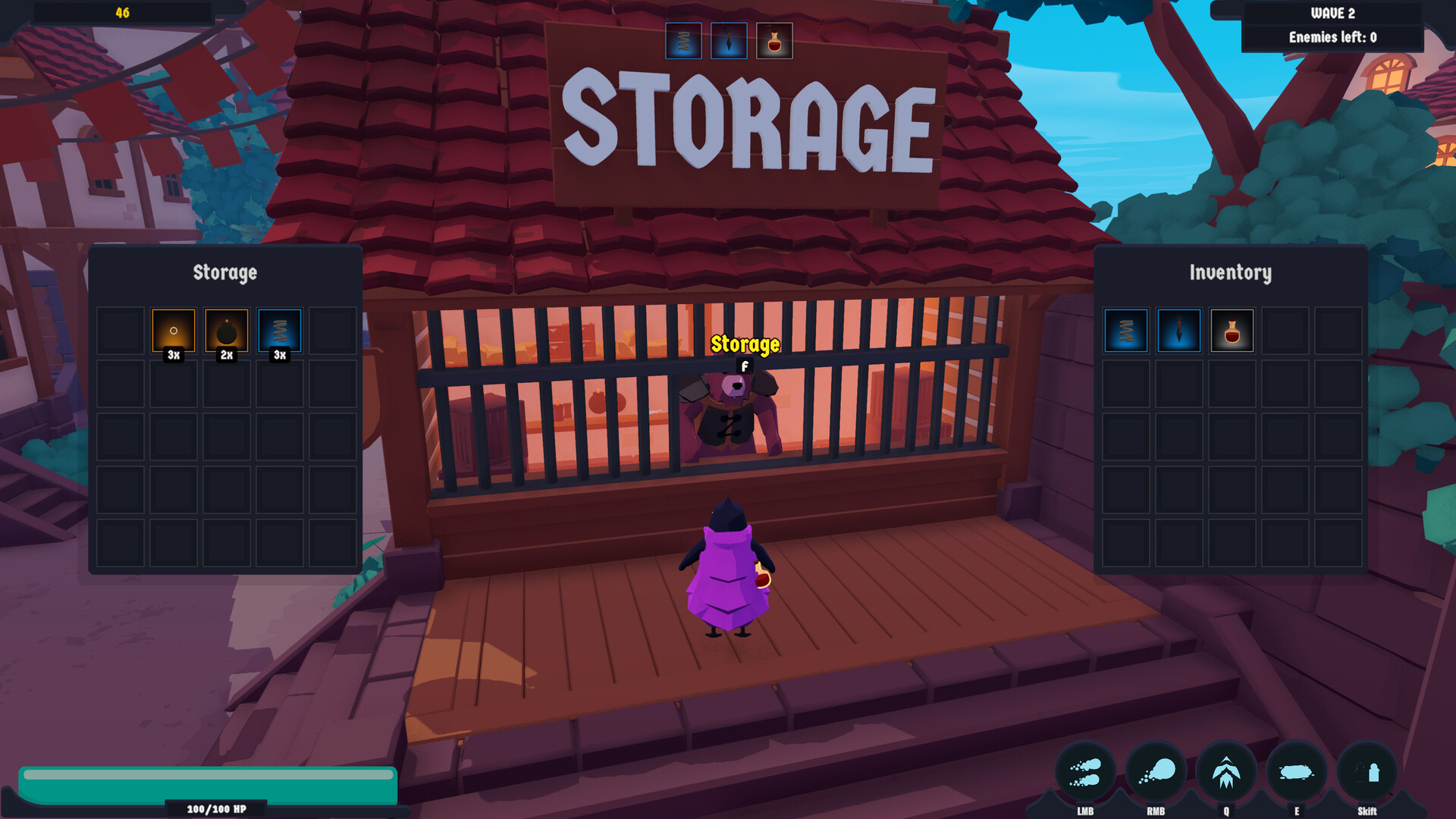Viewport: 1456px width, 819px height.
Task: Click the Storage panel title header
Action: pyautogui.click(x=225, y=272)
